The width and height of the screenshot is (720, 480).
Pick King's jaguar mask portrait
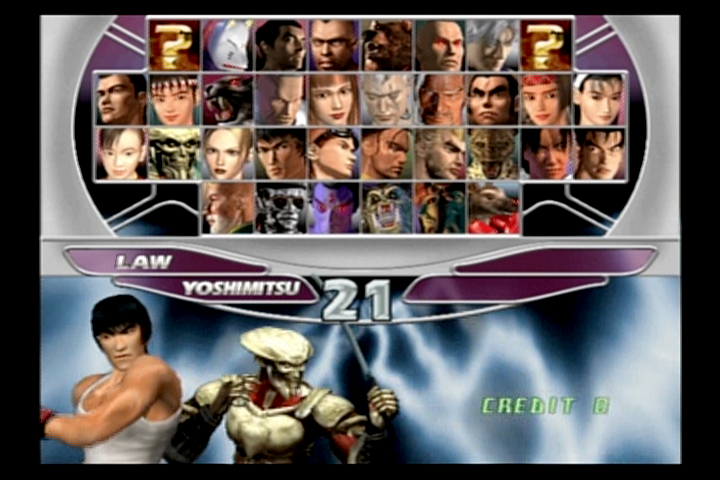click(x=494, y=153)
